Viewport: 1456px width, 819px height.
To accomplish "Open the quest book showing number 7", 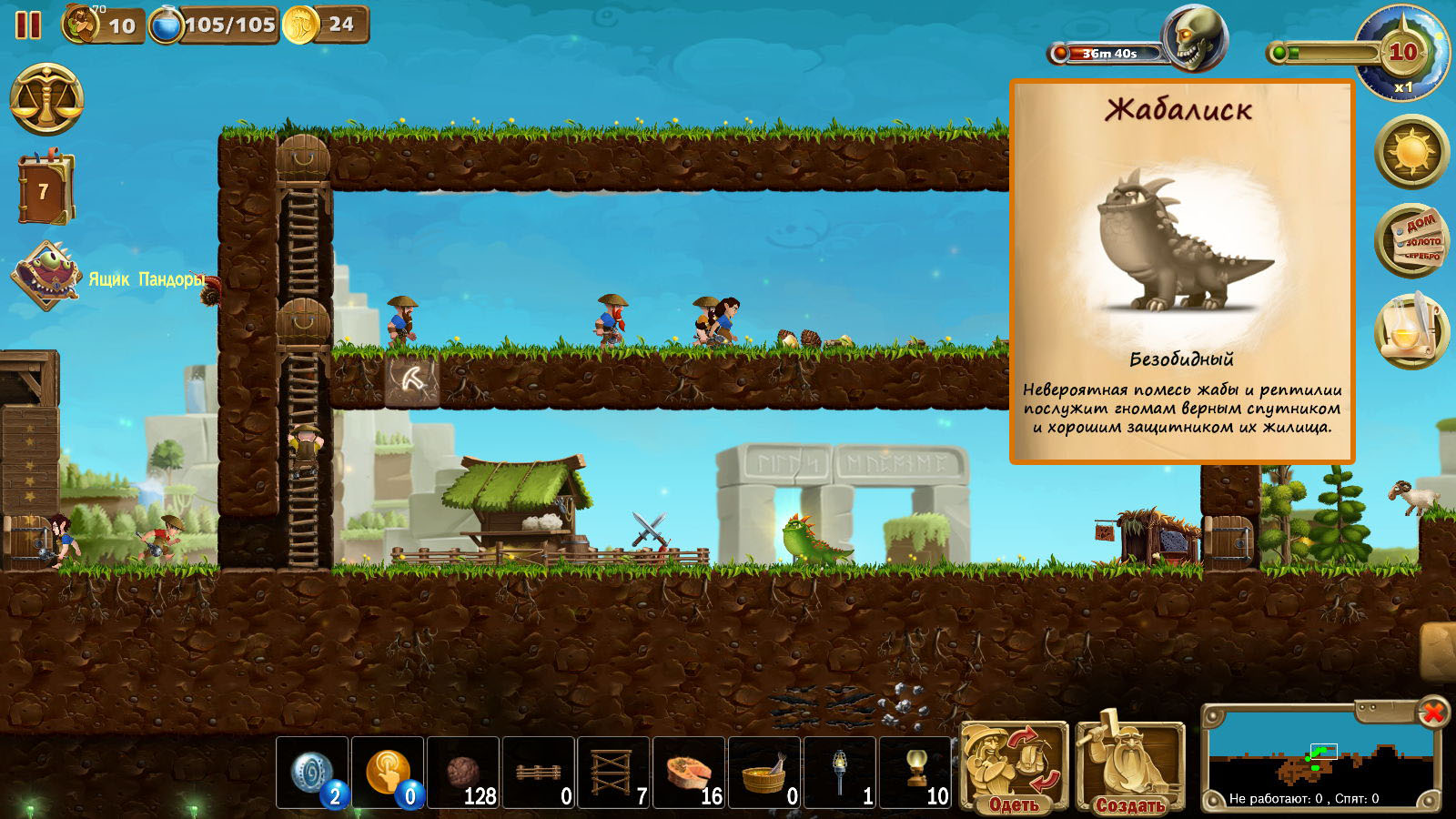I will [x=44, y=190].
